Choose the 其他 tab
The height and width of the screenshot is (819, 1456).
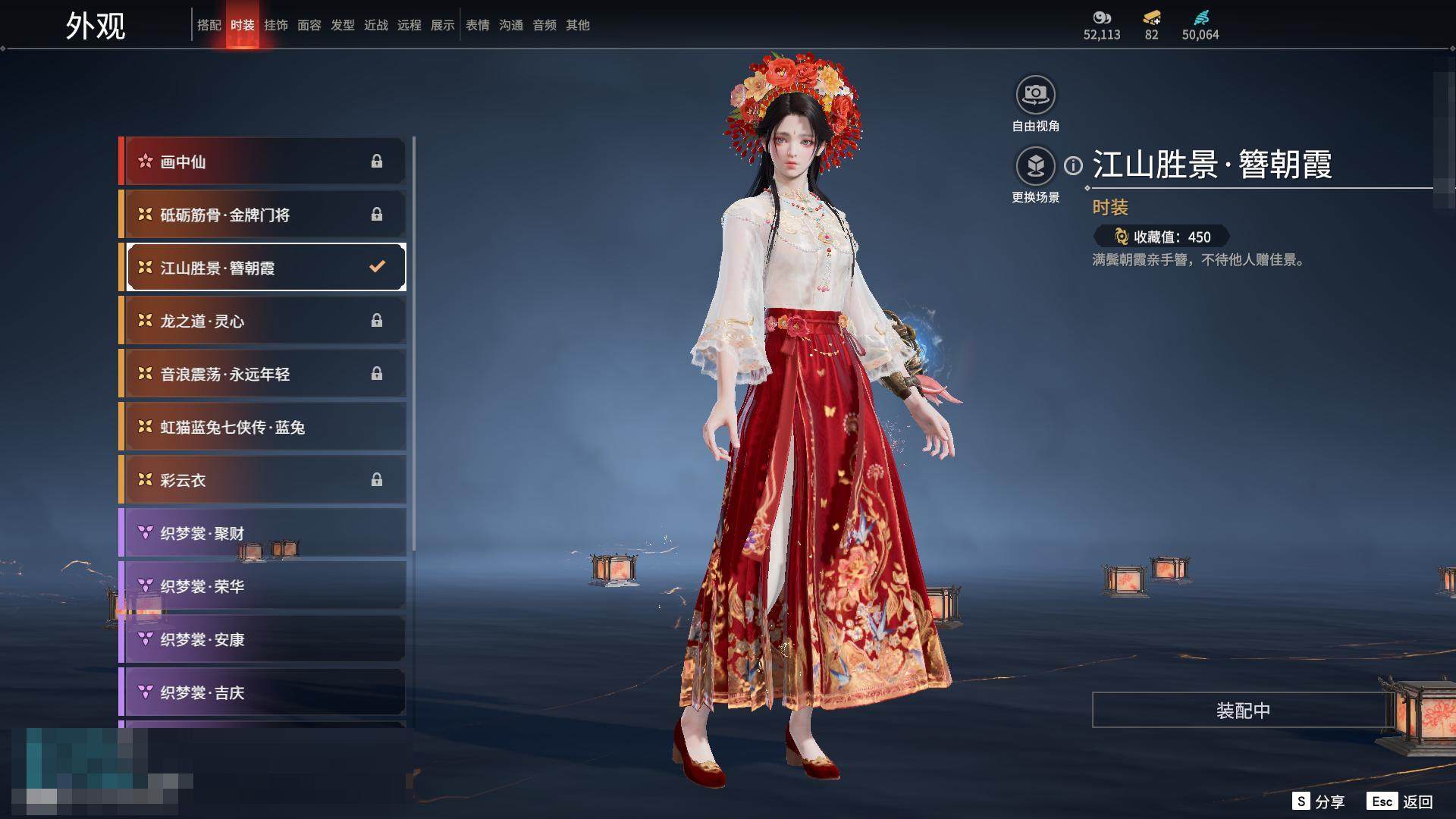coord(577,25)
